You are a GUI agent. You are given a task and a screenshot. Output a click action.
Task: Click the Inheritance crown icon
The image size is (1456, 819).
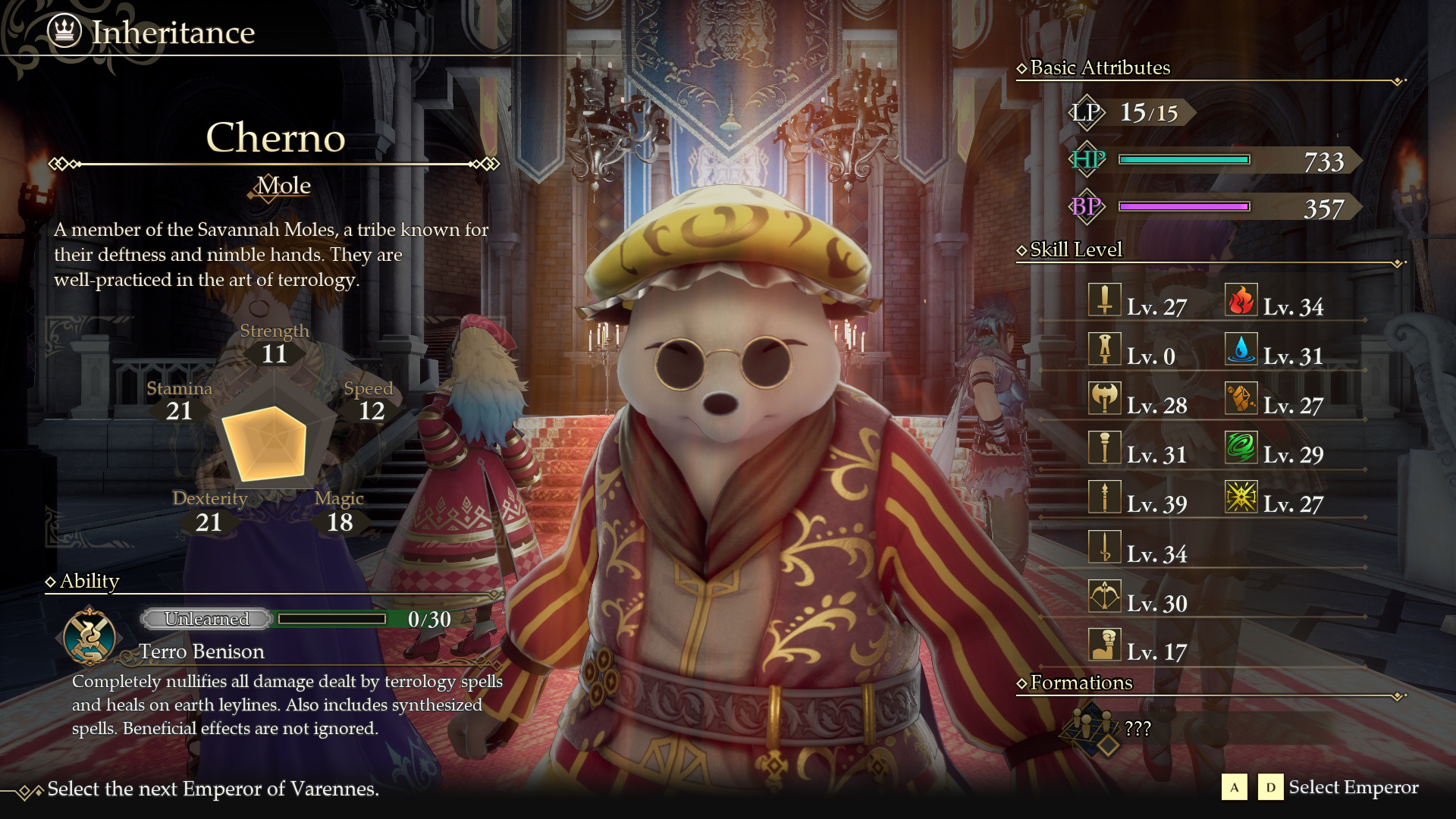coord(64,31)
